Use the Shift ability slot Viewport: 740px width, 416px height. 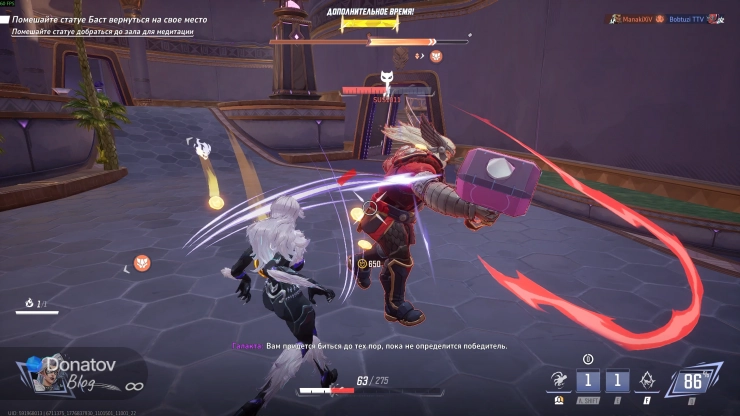(x=590, y=381)
